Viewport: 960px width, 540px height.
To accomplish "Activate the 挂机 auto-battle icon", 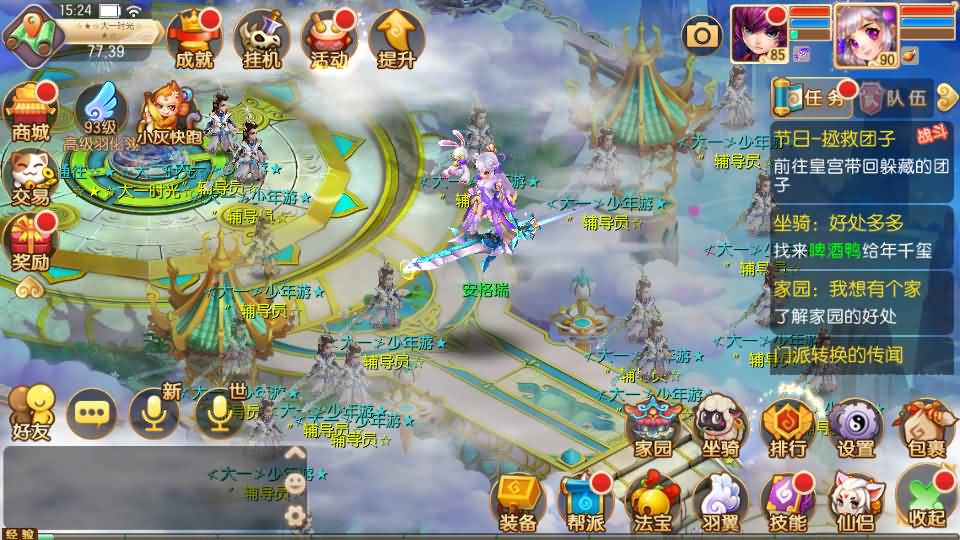I will [261, 40].
